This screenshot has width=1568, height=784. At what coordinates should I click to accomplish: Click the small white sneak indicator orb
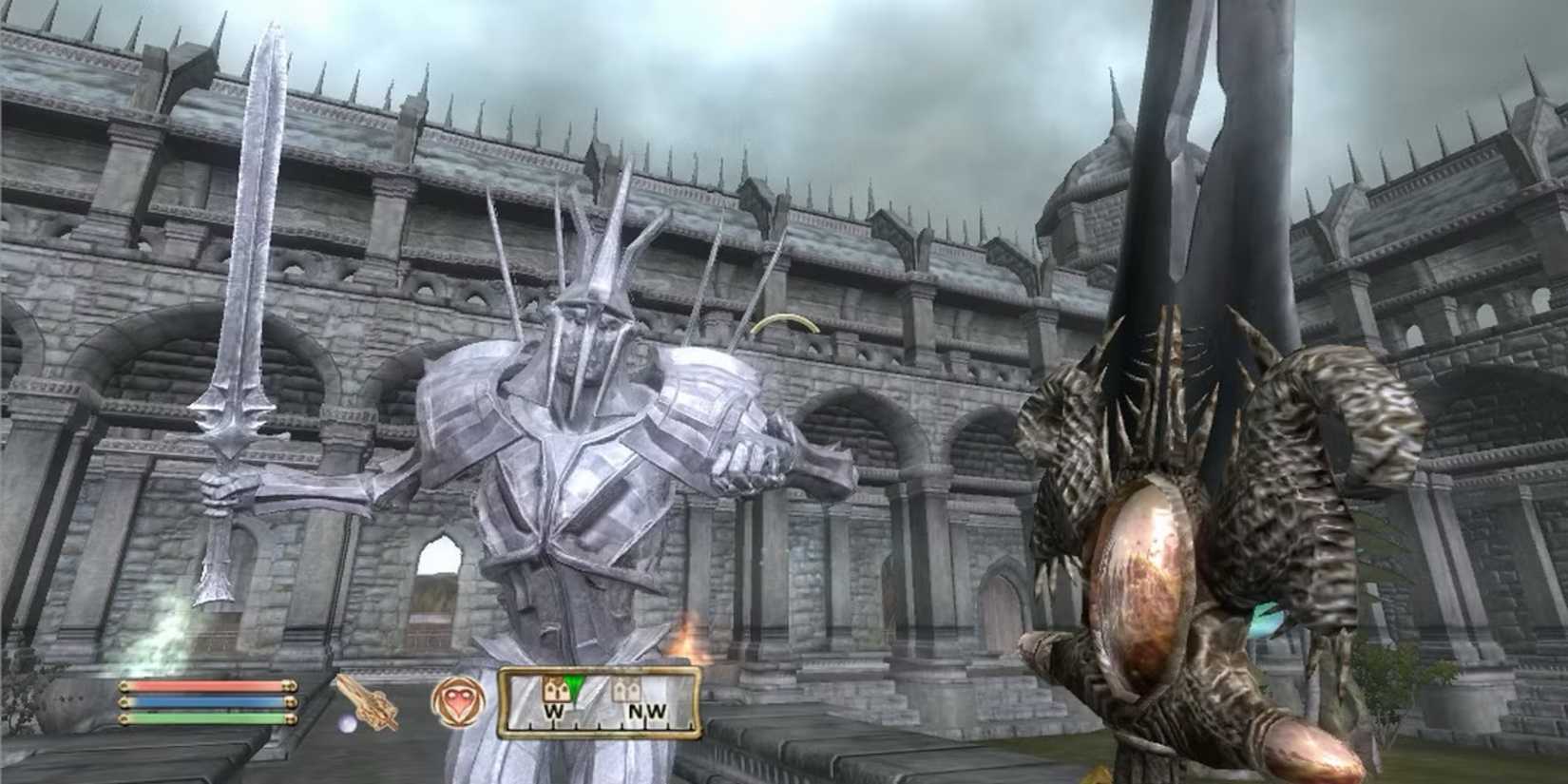coord(348,722)
